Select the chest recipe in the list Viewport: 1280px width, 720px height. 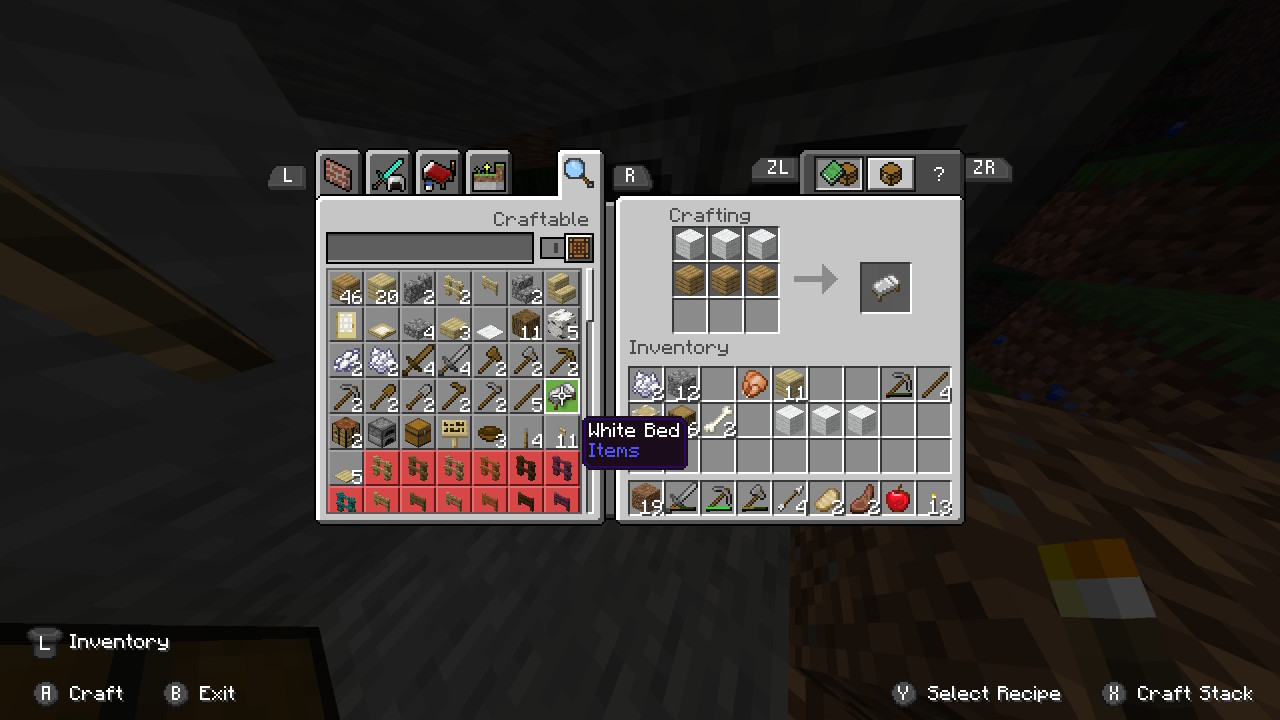click(417, 433)
